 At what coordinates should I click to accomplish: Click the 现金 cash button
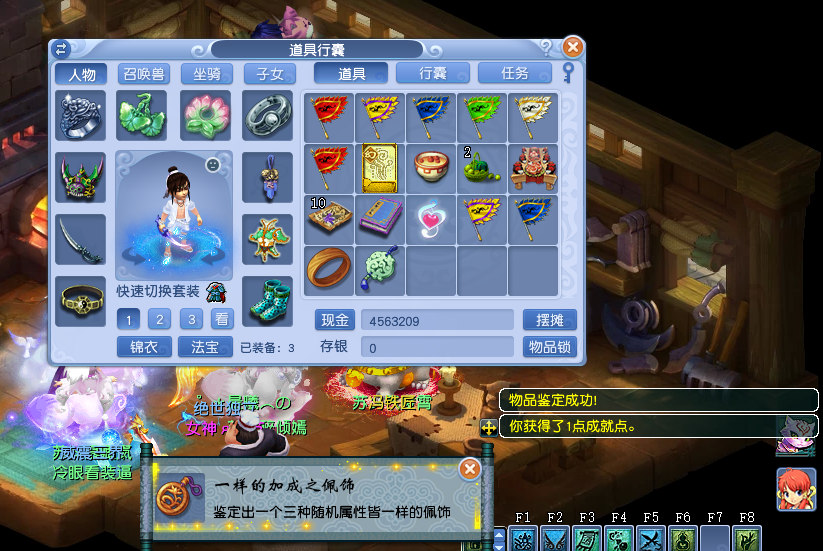(x=335, y=320)
